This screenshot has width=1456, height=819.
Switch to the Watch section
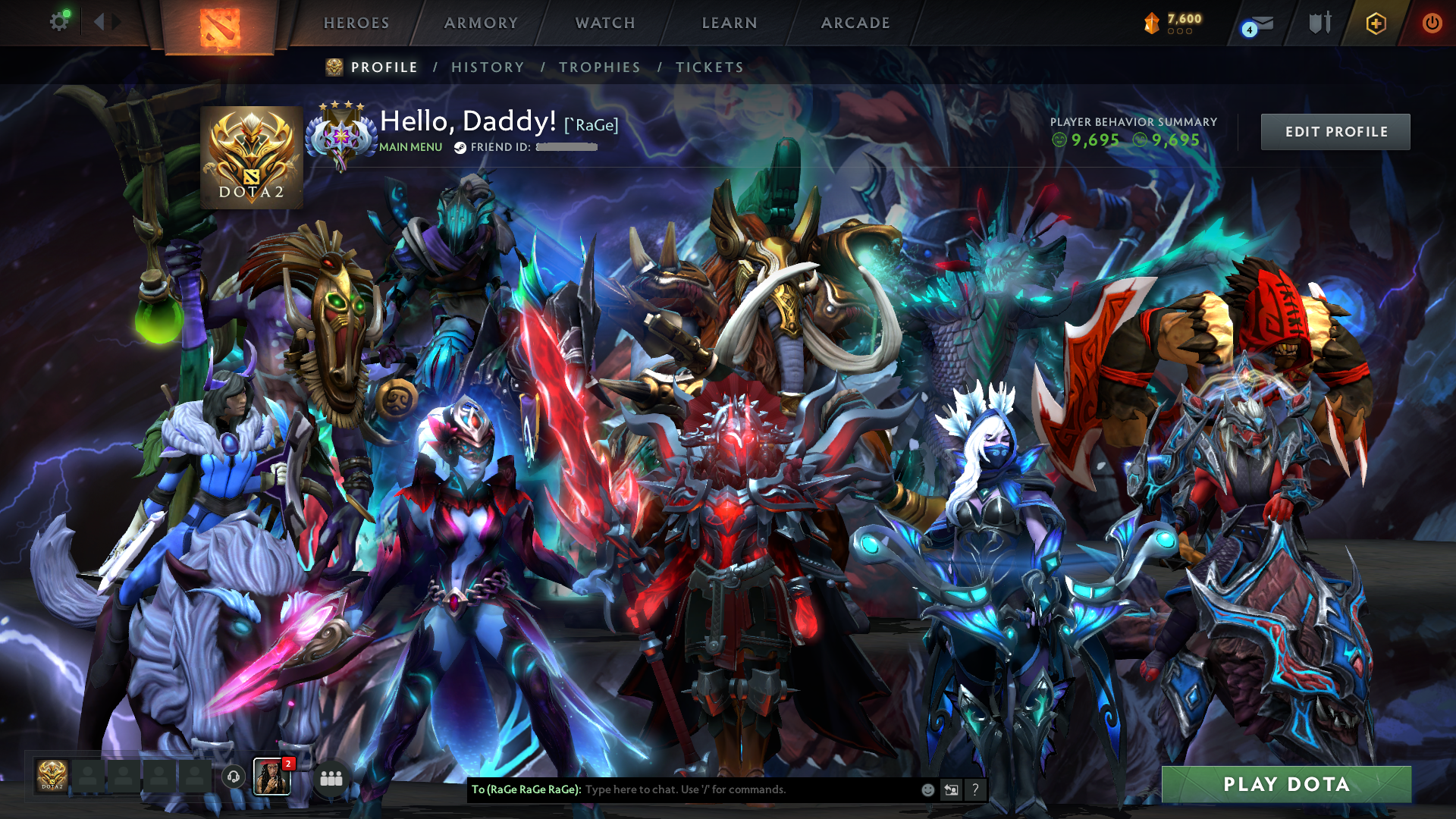605,24
